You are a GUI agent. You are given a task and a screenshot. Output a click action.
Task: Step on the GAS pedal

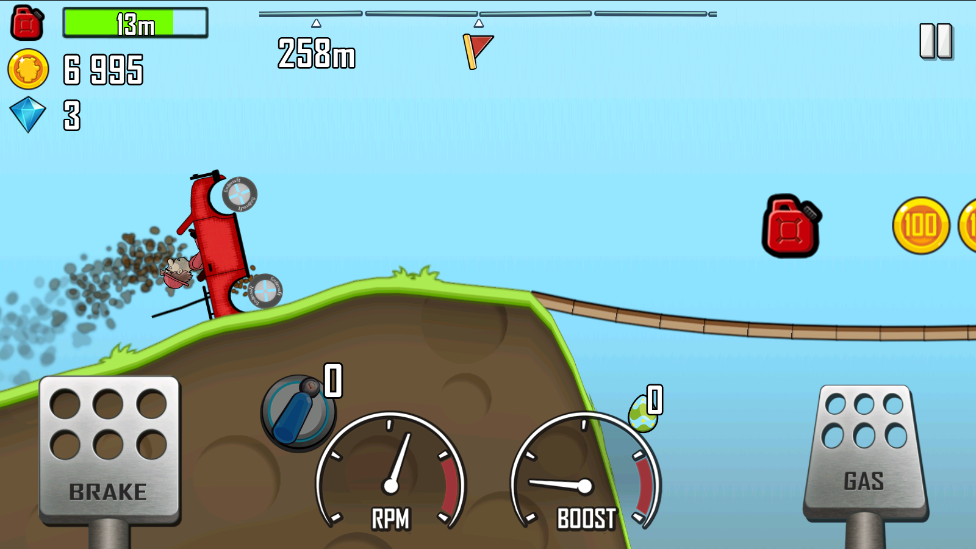tap(862, 451)
